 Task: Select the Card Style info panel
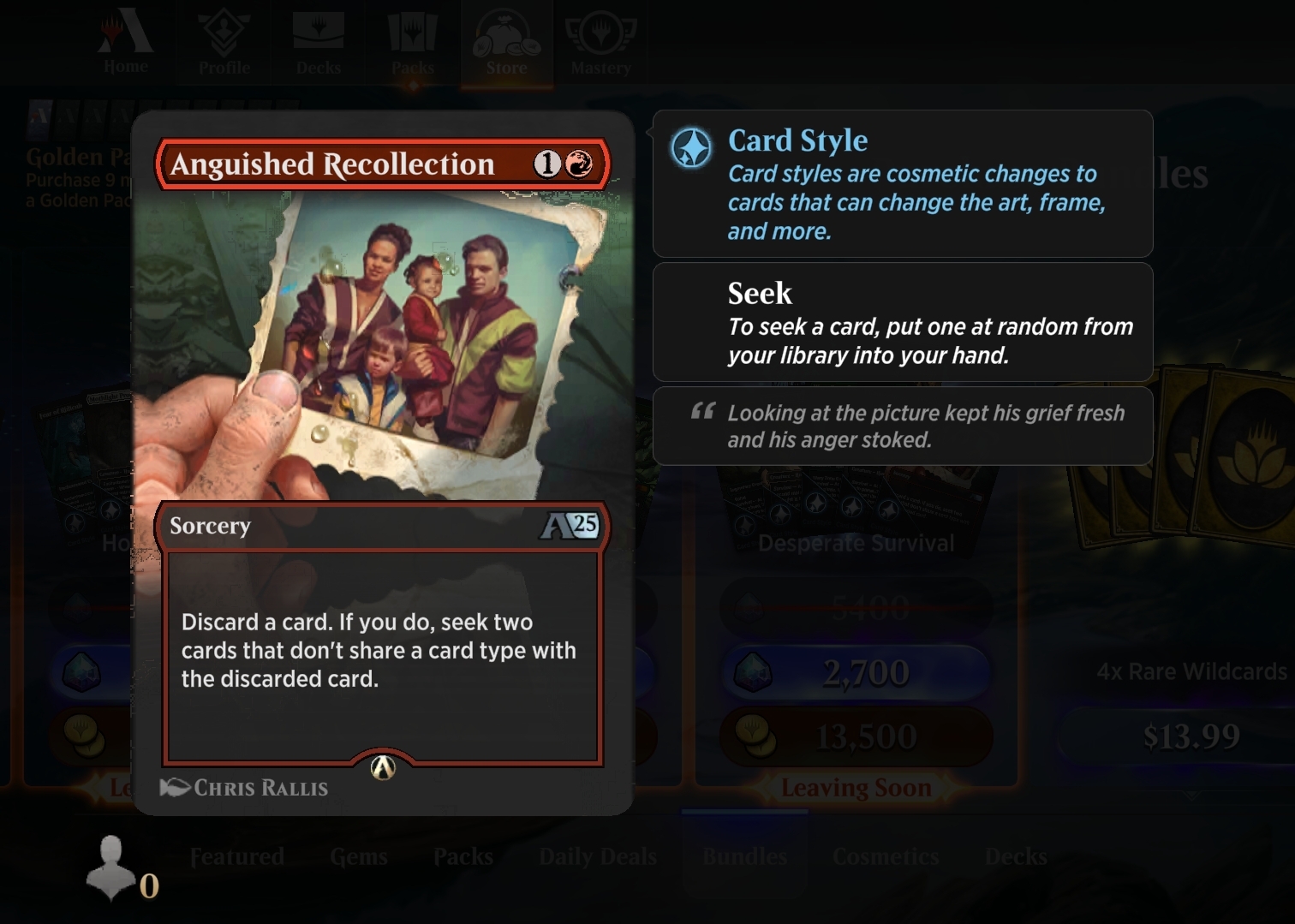[903, 183]
